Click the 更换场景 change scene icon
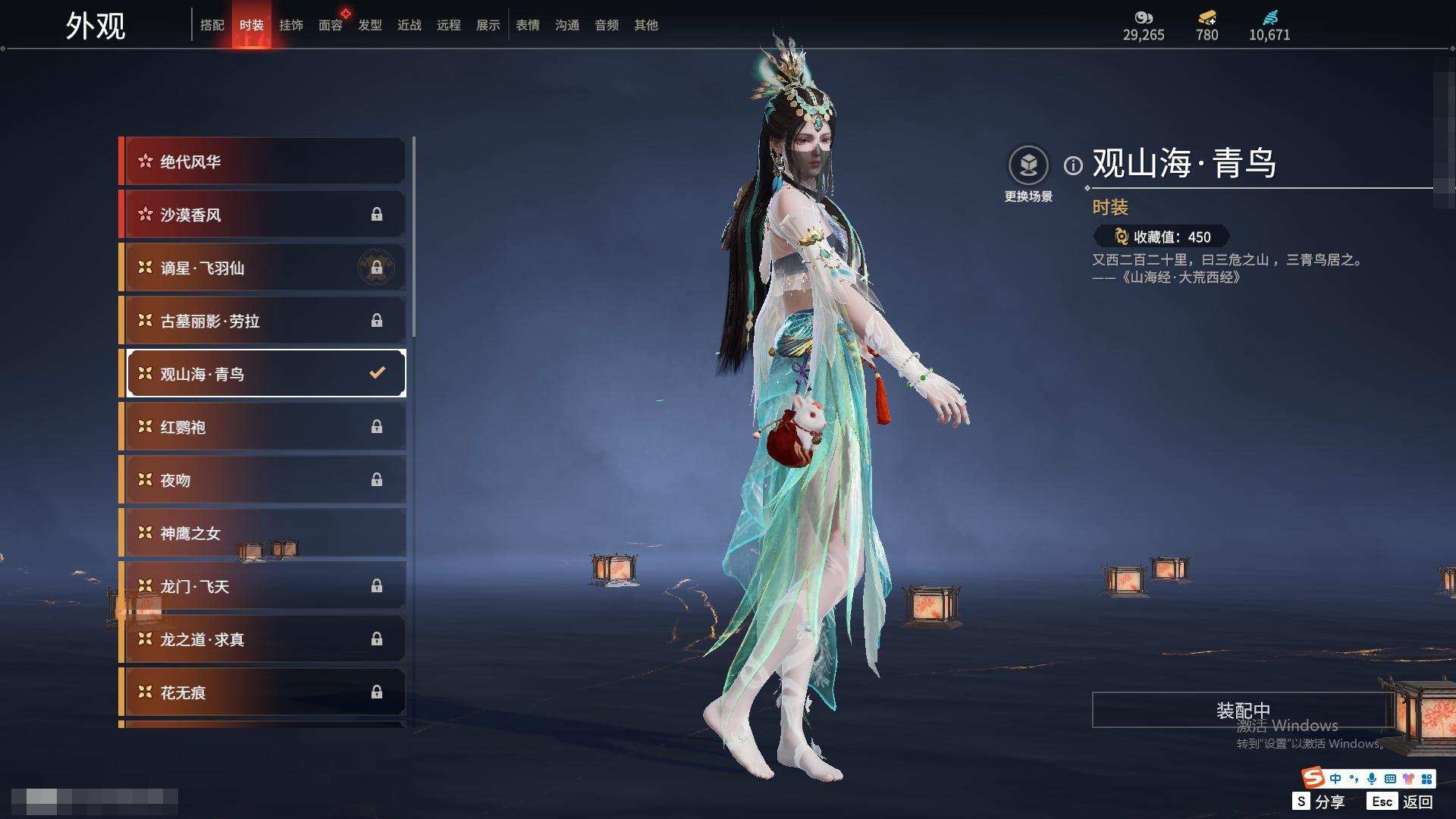 tap(1028, 165)
